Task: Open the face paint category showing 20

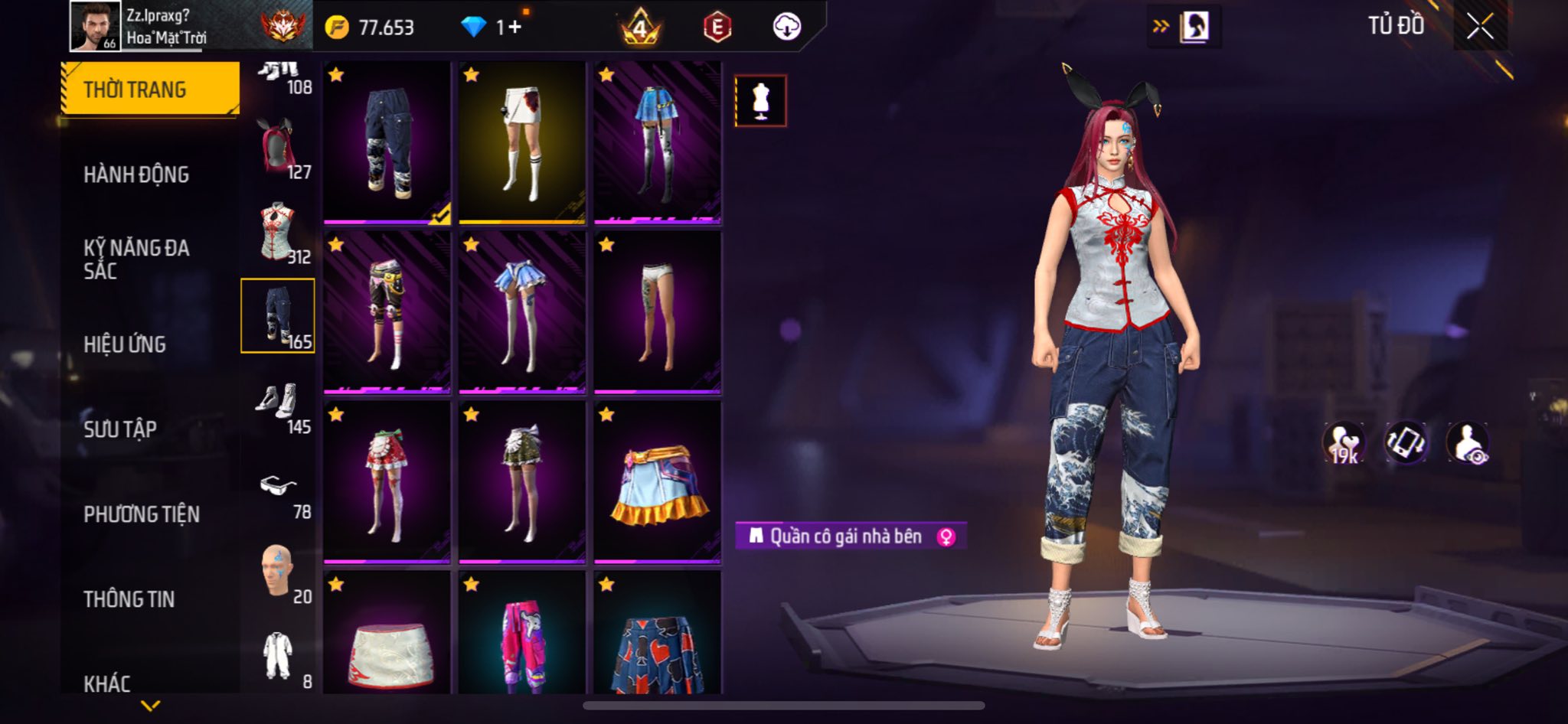Action: coord(278,572)
